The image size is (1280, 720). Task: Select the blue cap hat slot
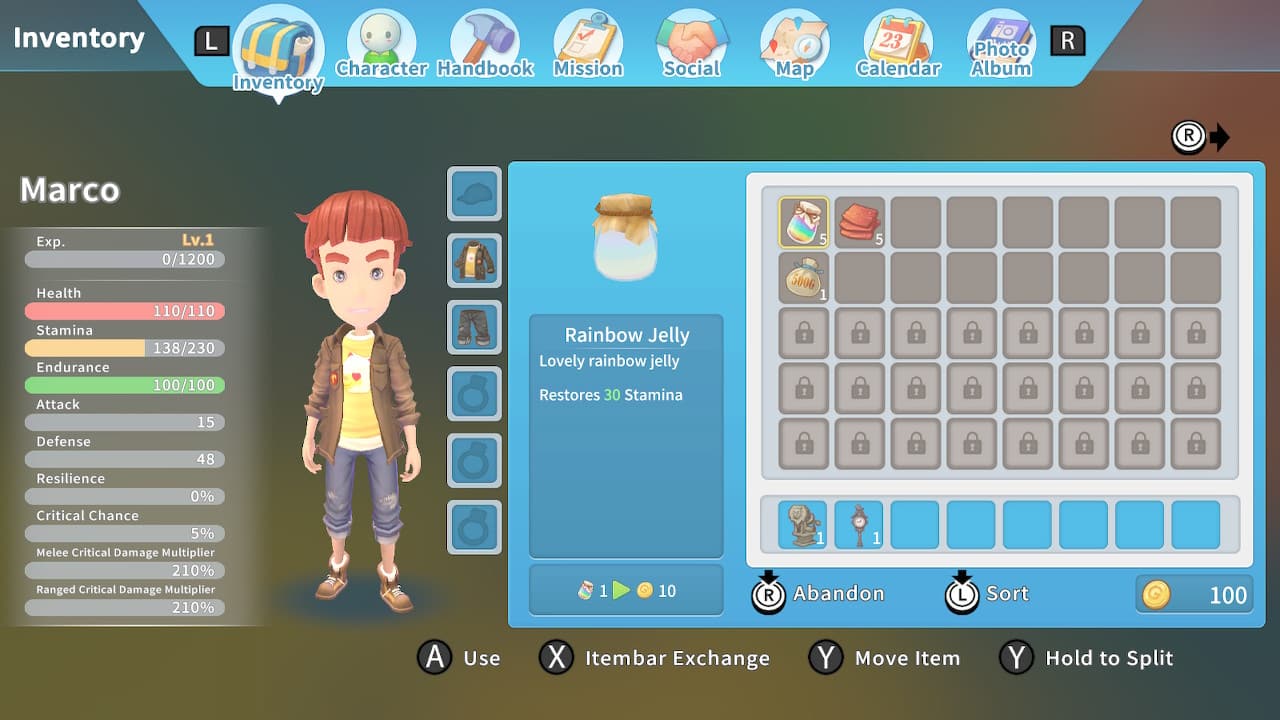474,194
